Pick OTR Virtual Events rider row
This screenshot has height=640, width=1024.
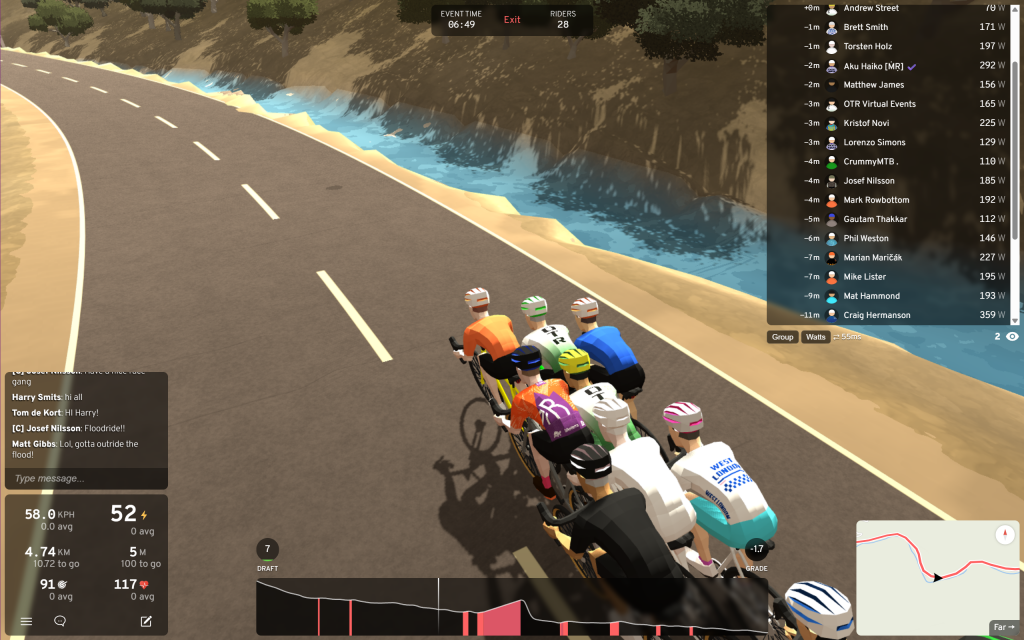879,104
